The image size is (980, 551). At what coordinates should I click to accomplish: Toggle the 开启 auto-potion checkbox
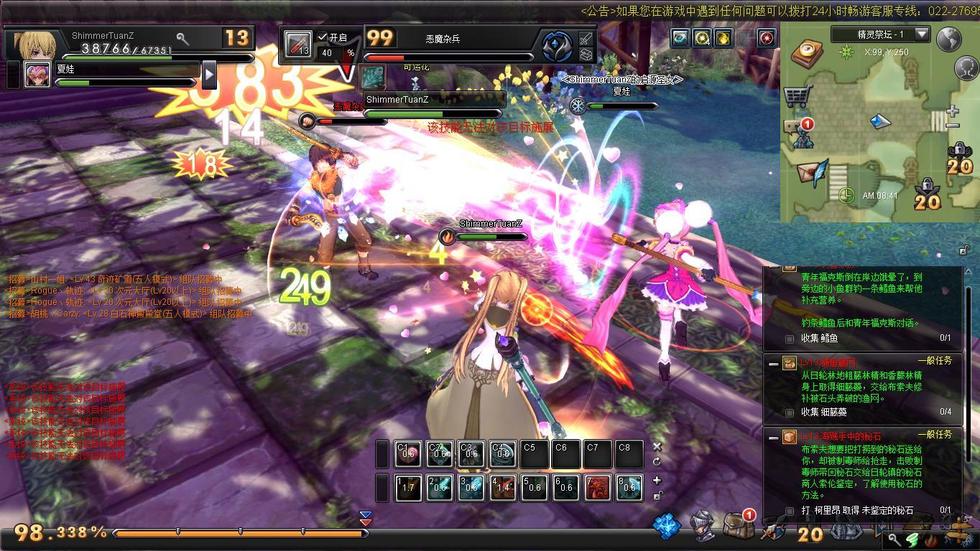click(x=322, y=36)
